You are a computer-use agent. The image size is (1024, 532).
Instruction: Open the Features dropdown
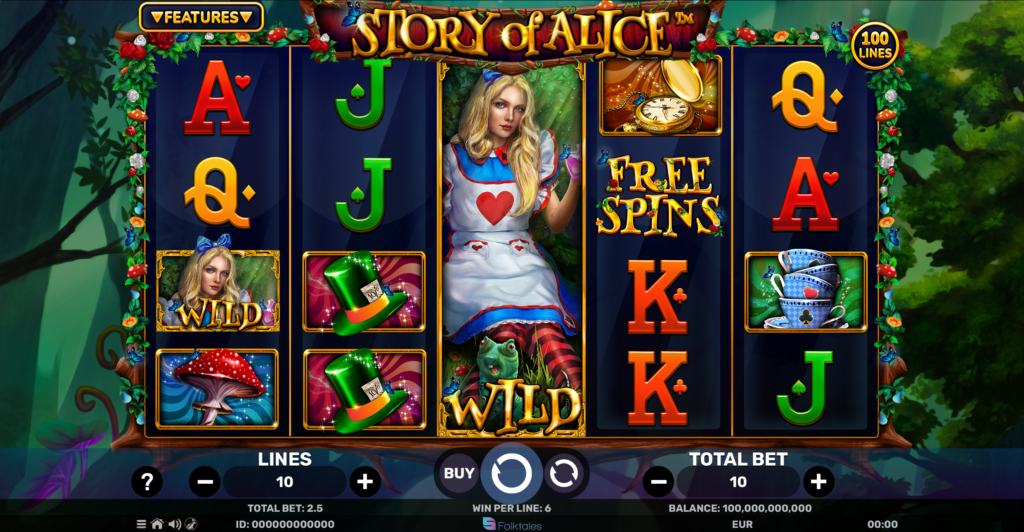[201, 17]
